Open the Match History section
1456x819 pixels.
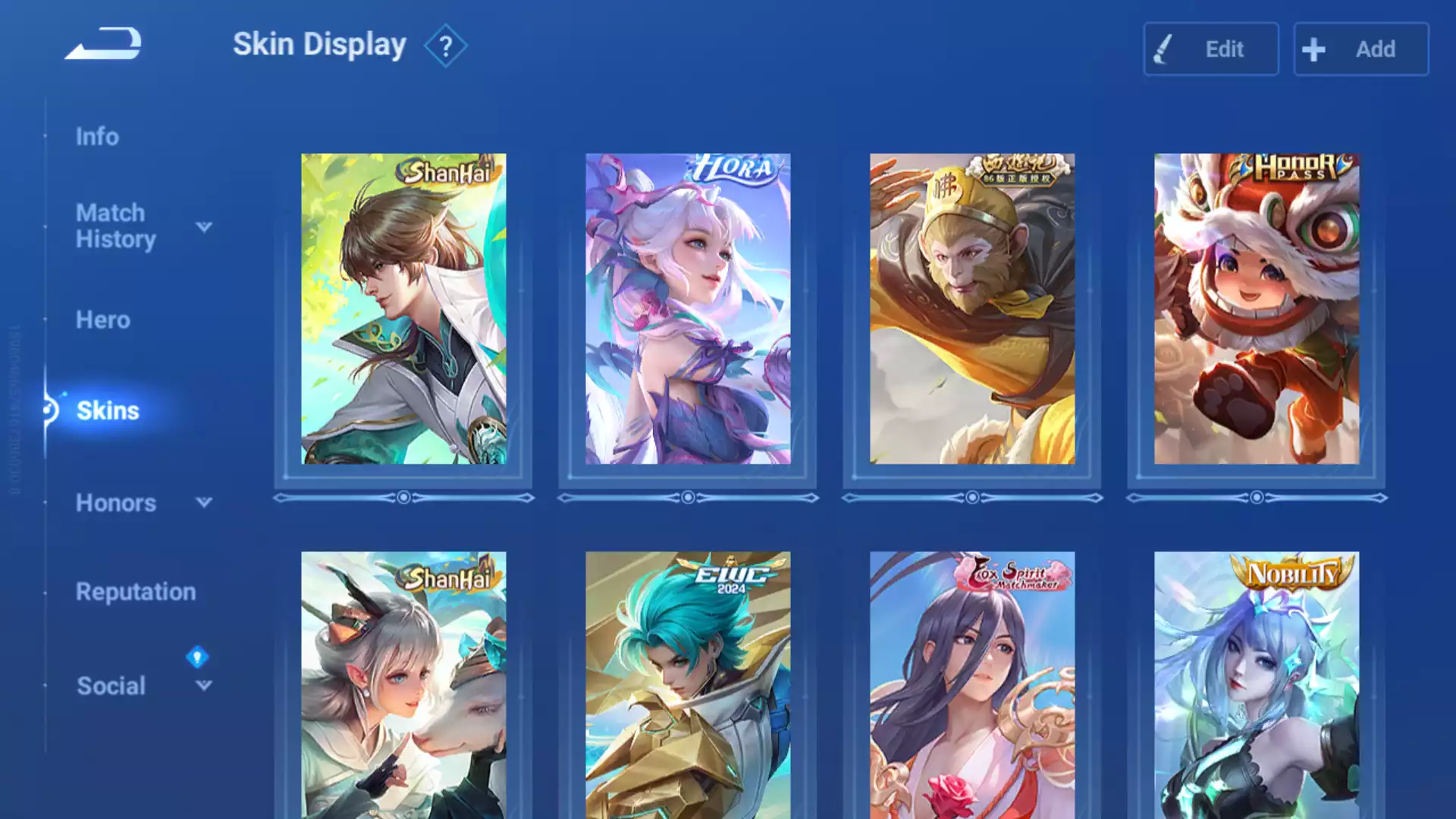[x=115, y=226]
